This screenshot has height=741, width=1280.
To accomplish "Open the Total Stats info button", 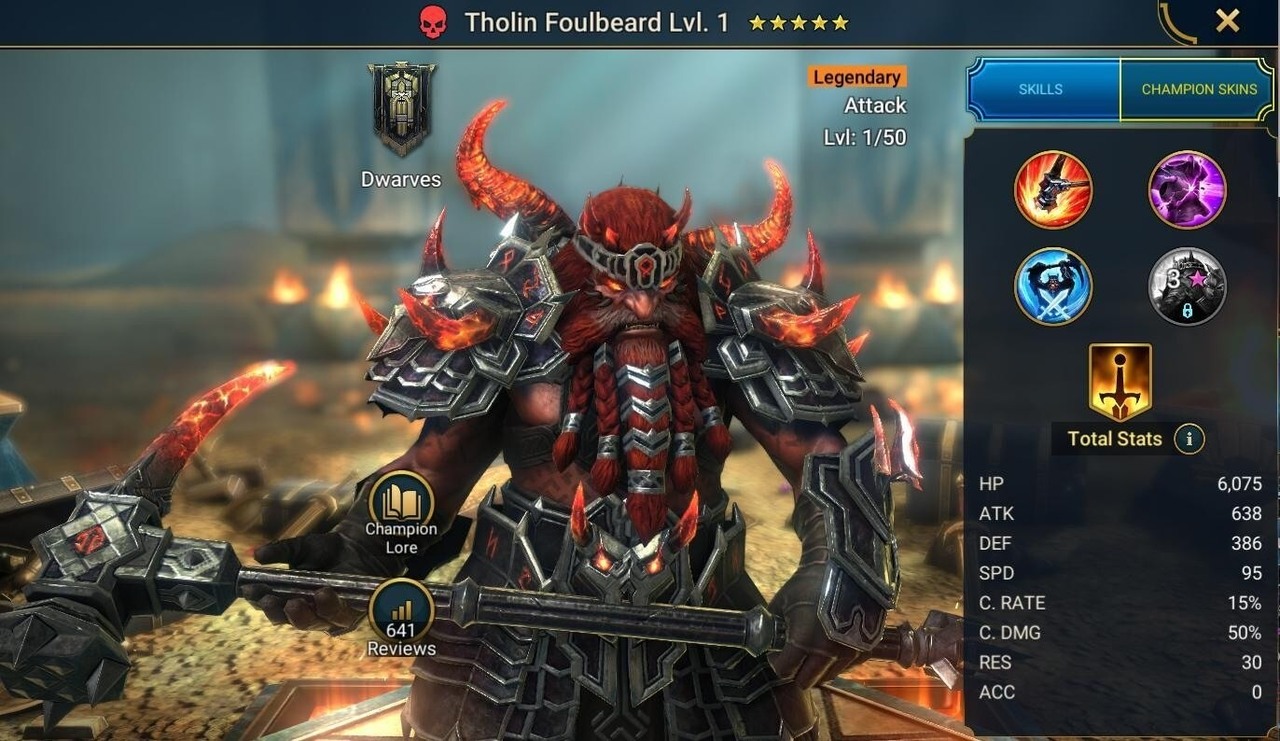I will 1192,438.
